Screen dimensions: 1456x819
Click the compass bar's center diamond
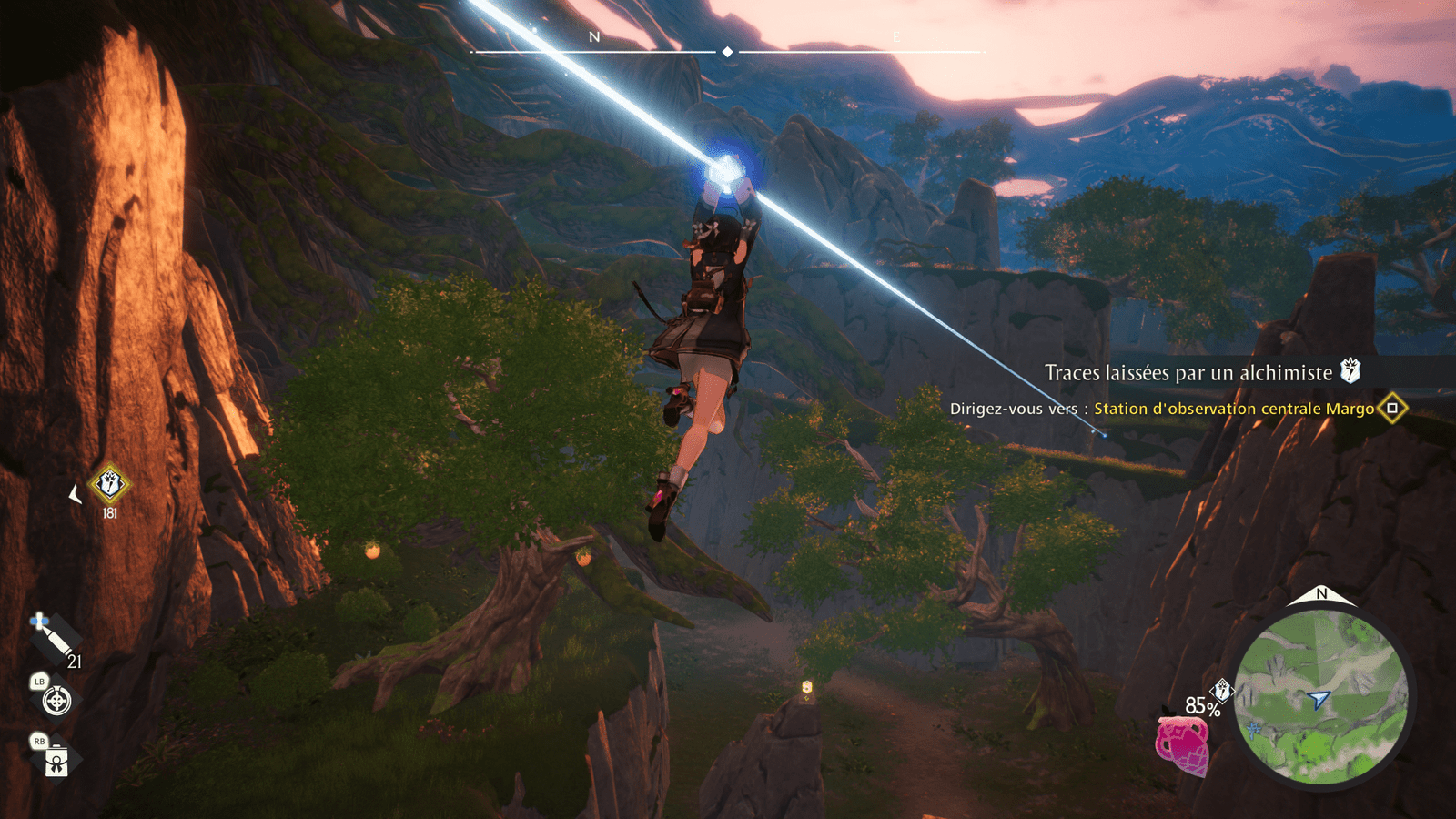(x=727, y=52)
